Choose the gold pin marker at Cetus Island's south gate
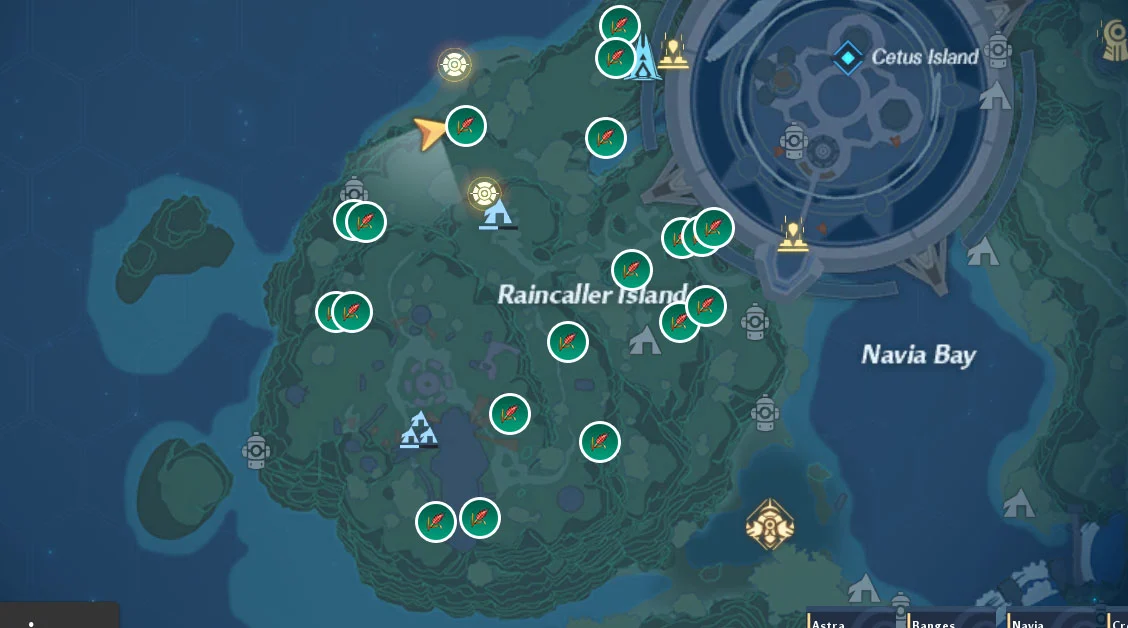This screenshot has width=1128, height=628. 793,236
